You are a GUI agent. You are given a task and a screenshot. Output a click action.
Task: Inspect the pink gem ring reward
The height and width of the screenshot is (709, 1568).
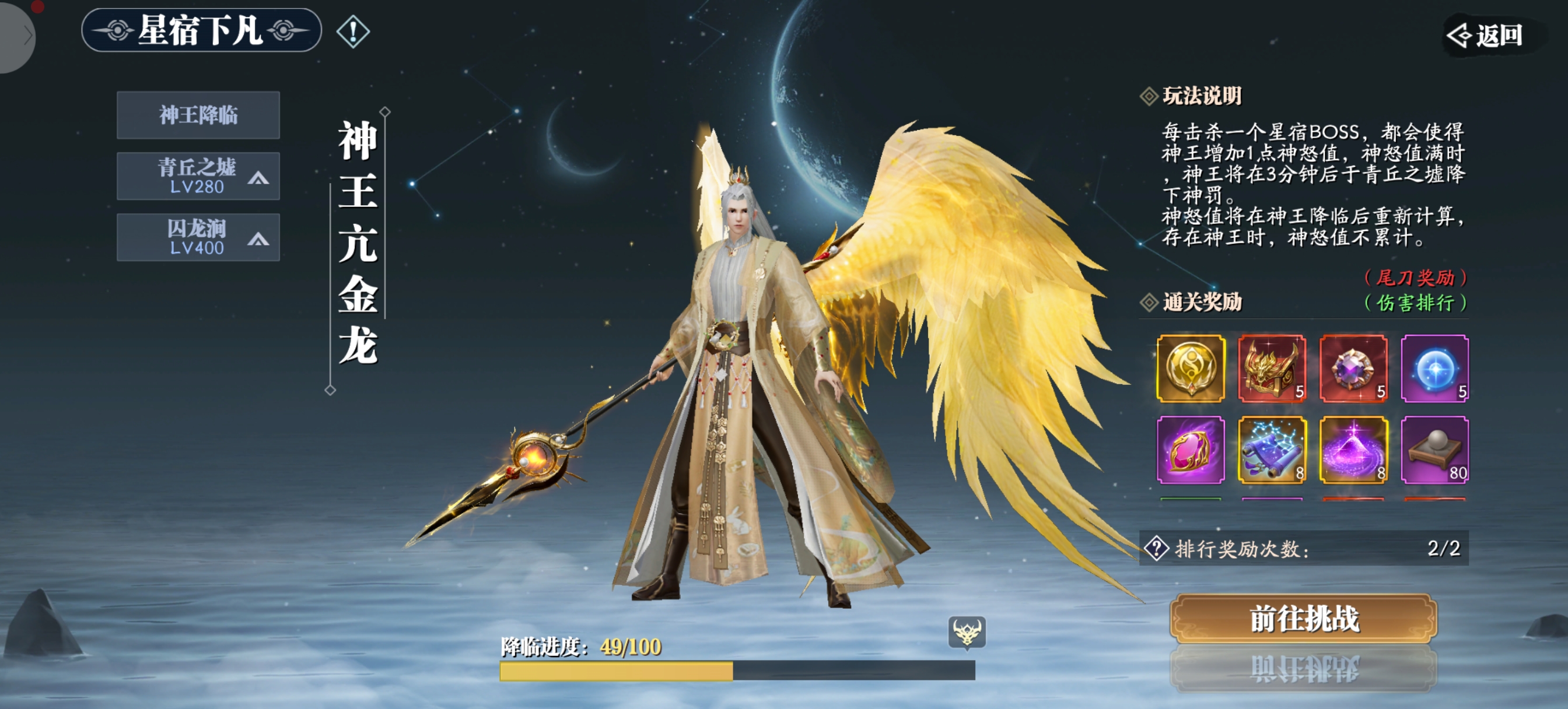(x=1190, y=450)
